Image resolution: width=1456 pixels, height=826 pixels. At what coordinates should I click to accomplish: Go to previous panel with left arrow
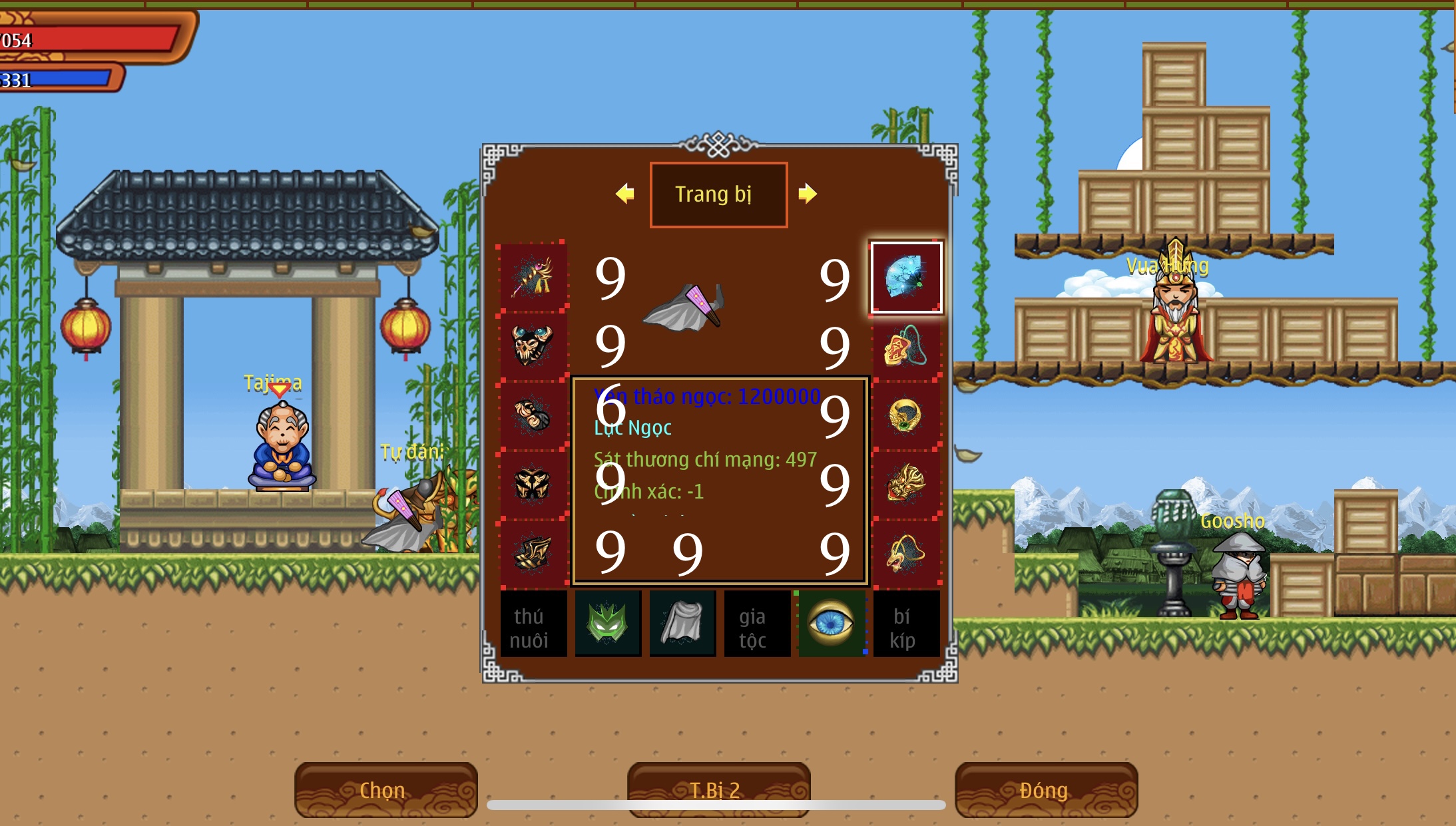(624, 194)
